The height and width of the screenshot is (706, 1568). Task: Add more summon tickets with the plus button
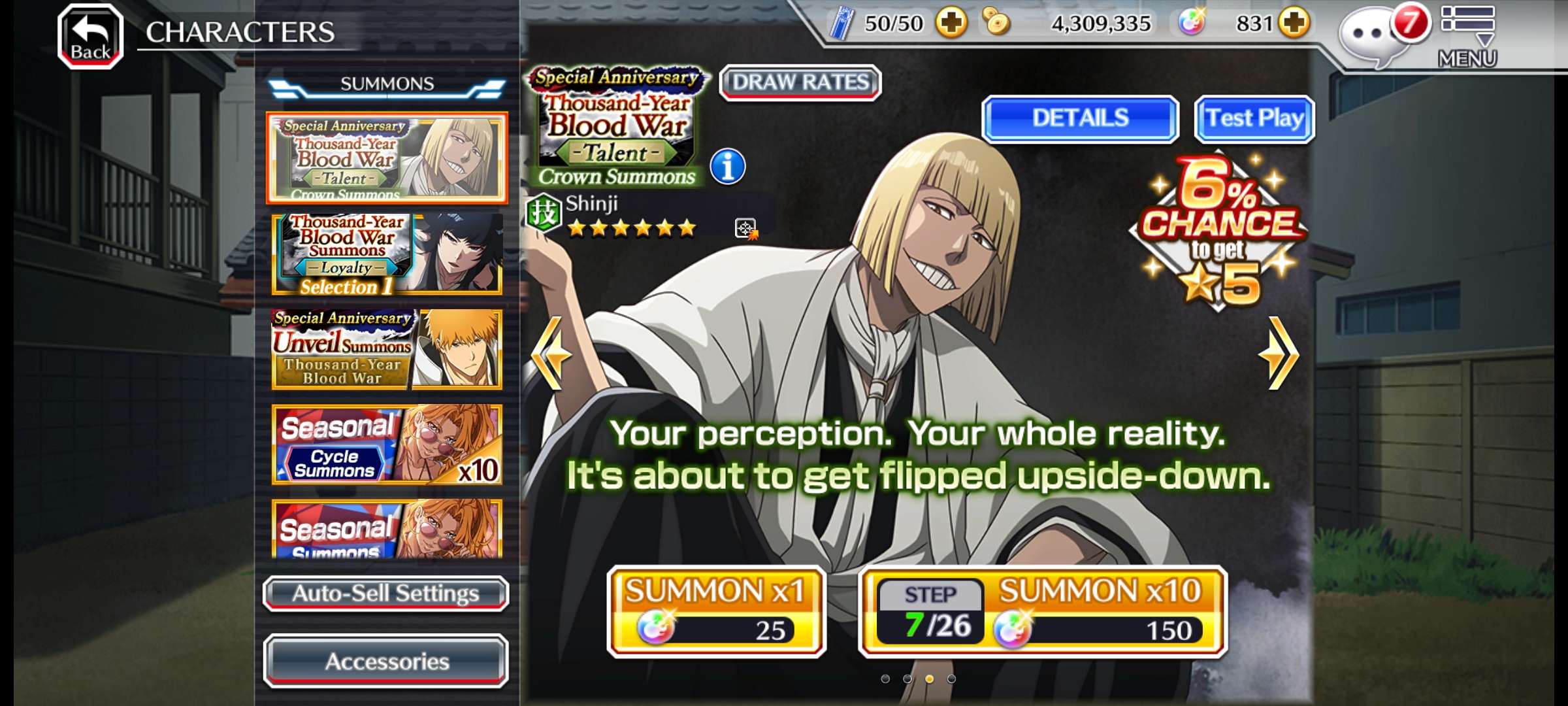951,24
